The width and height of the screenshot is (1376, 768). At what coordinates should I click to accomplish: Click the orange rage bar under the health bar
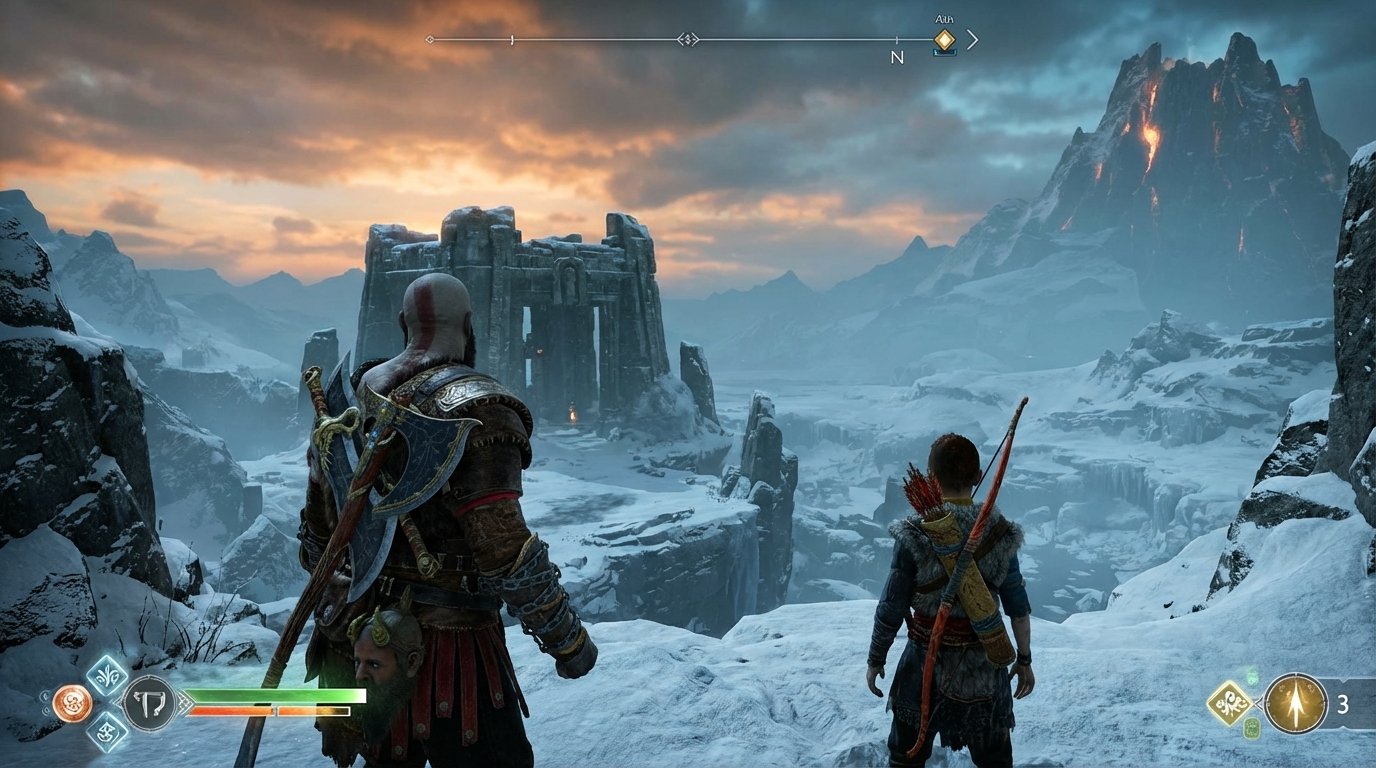268,709
